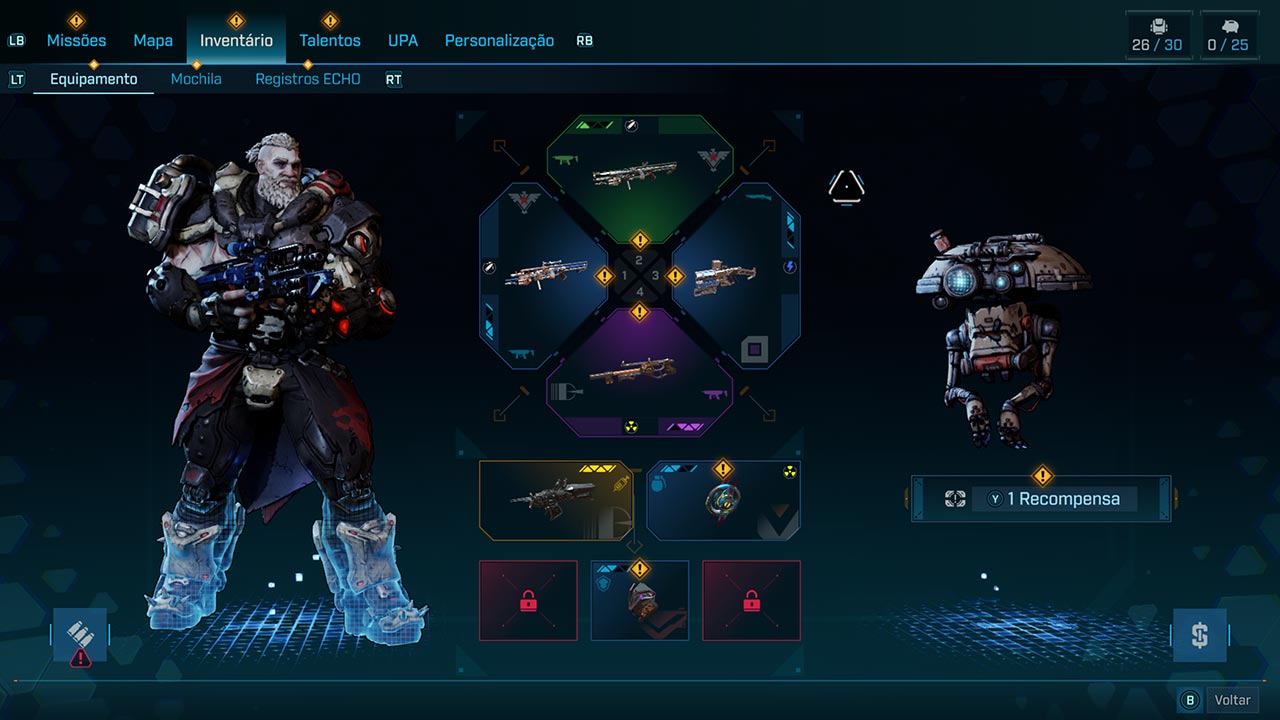1280x720 pixels.
Task: Choose the left blue weapon slot
Action: click(540, 276)
